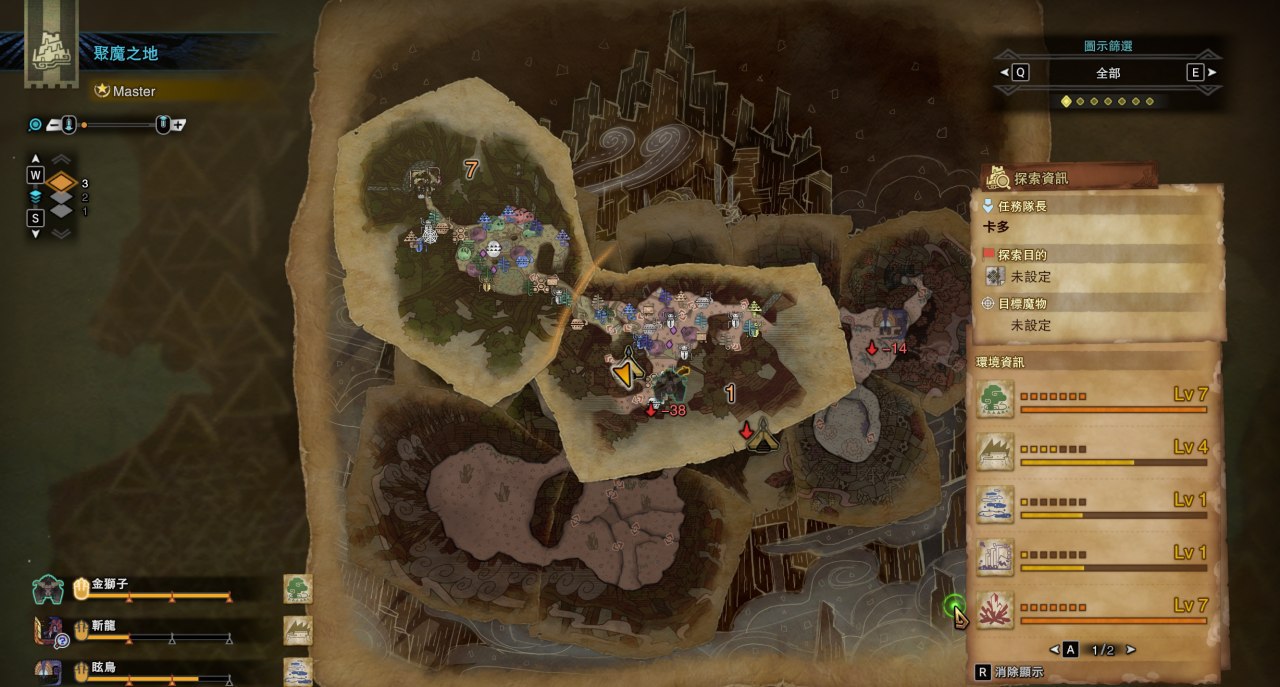Open the 探索目的 (expedition objective) setting

tap(1030, 277)
